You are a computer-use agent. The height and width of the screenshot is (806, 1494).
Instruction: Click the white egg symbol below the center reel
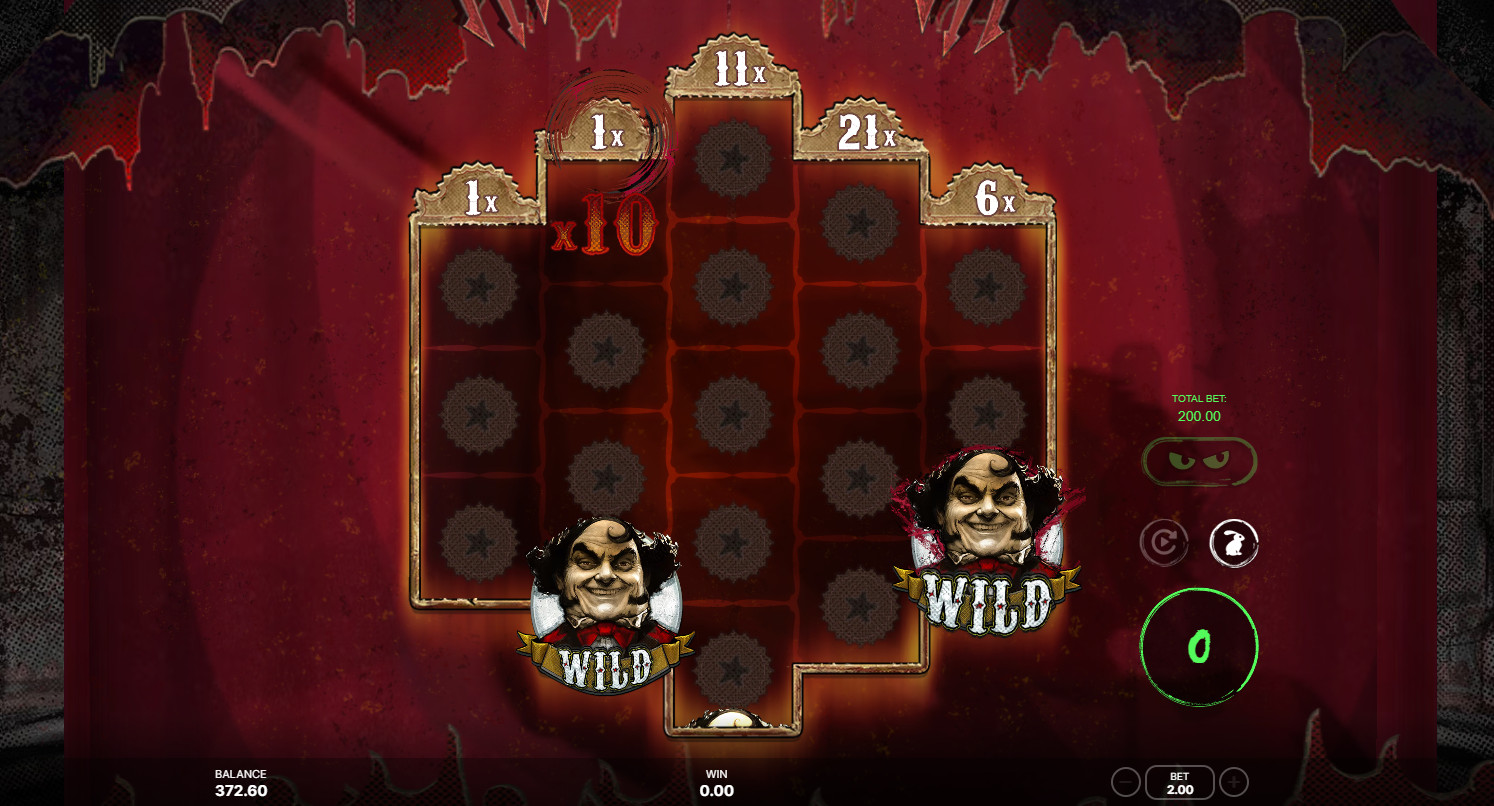pyautogui.click(x=733, y=718)
